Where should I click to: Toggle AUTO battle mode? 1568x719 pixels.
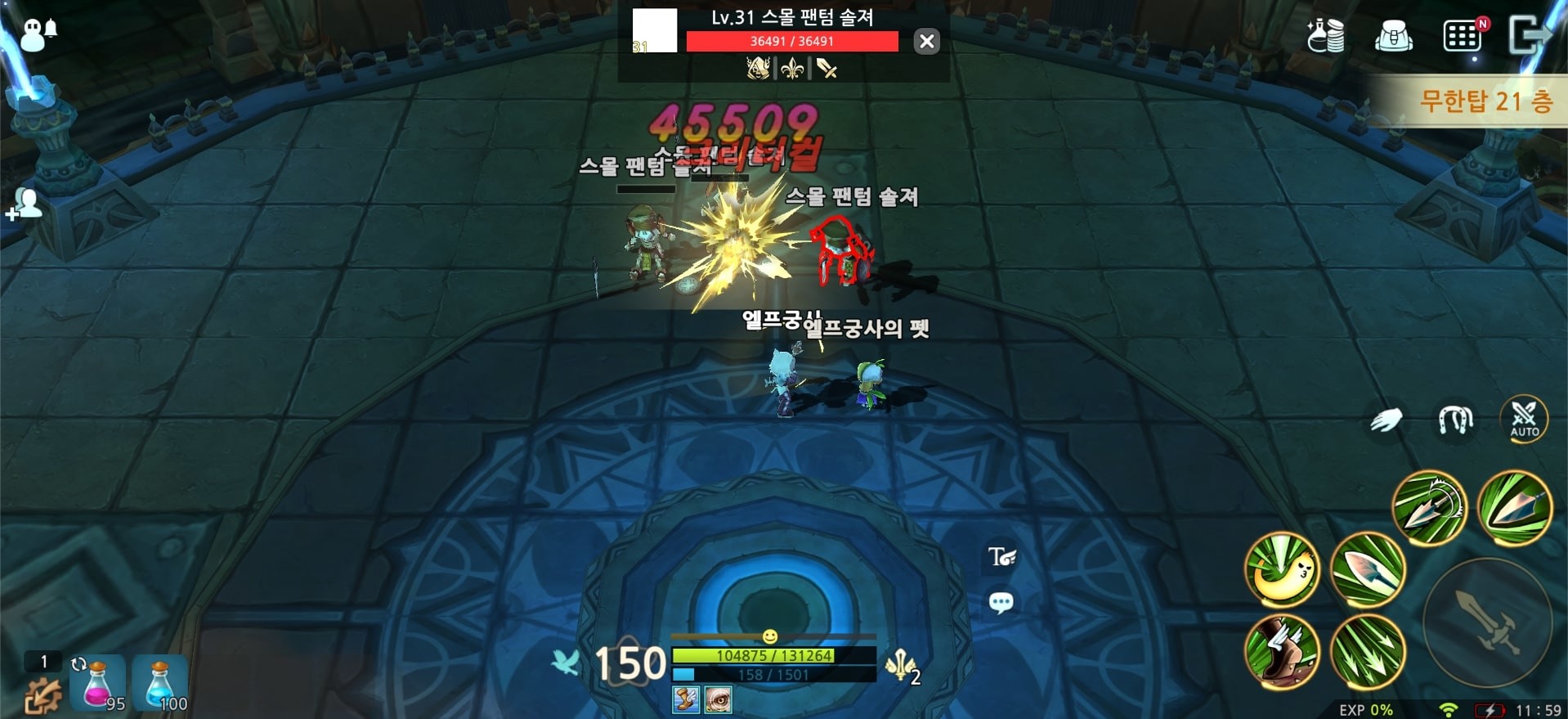click(x=1524, y=420)
